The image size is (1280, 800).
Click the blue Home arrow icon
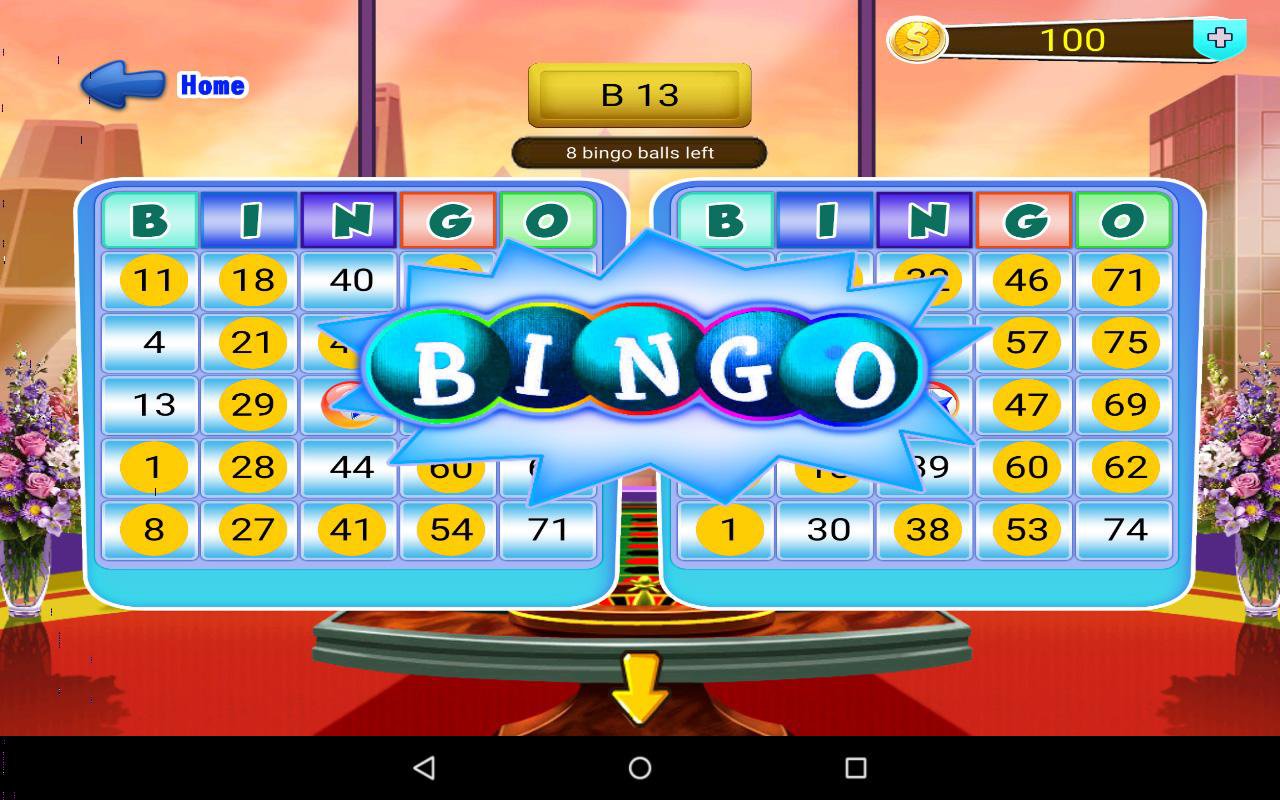click(x=123, y=85)
